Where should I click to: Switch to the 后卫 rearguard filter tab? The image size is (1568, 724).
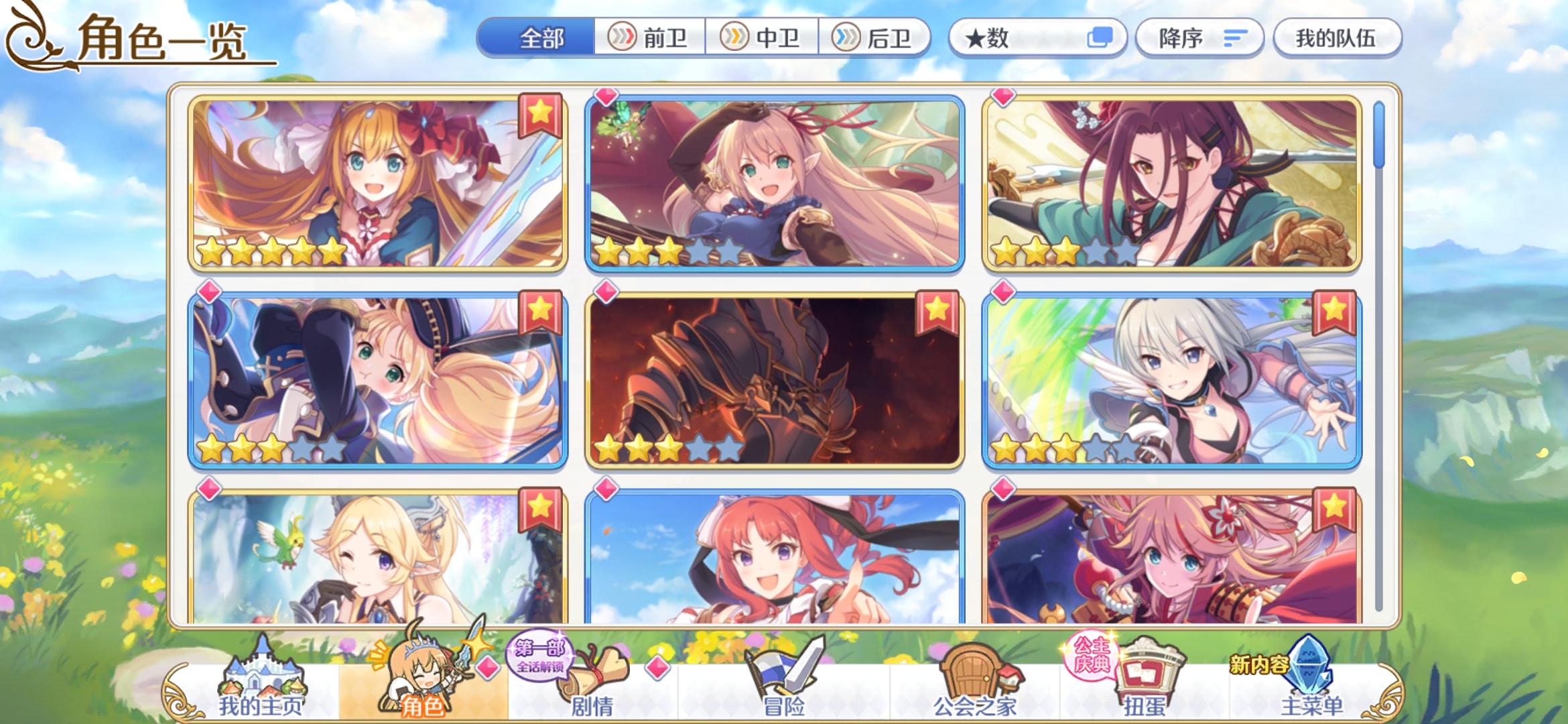tap(878, 38)
